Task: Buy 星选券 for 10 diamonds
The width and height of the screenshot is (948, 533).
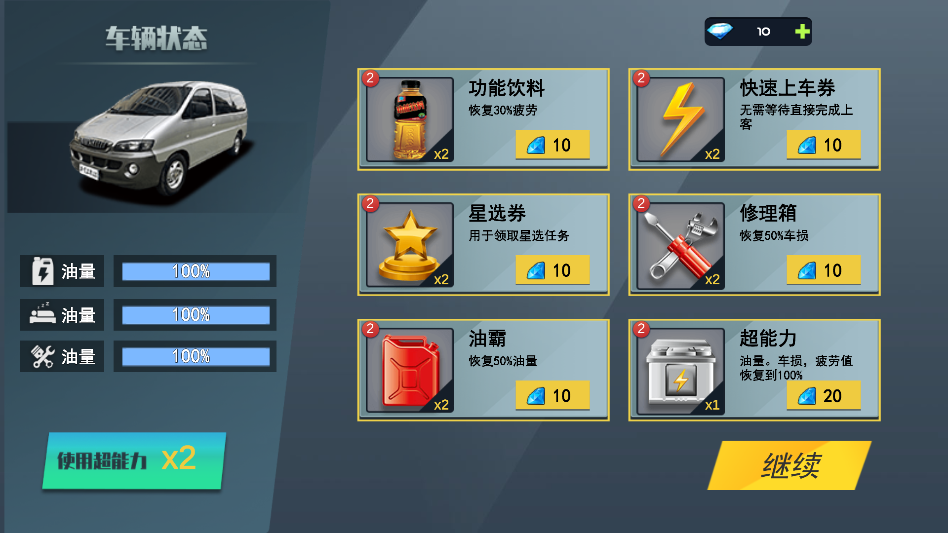Action: tap(552, 270)
